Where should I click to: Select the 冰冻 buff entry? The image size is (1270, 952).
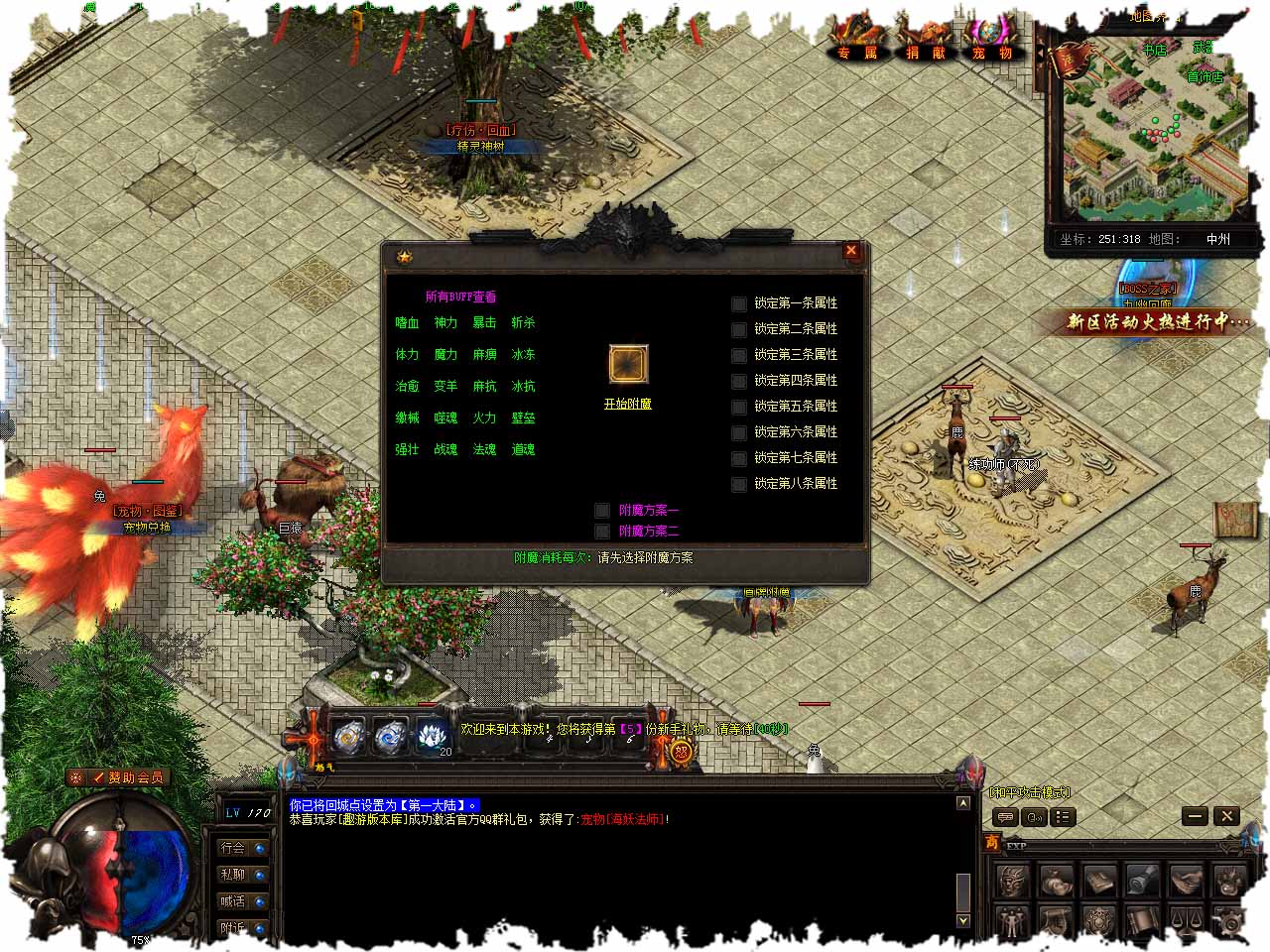(523, 355)
